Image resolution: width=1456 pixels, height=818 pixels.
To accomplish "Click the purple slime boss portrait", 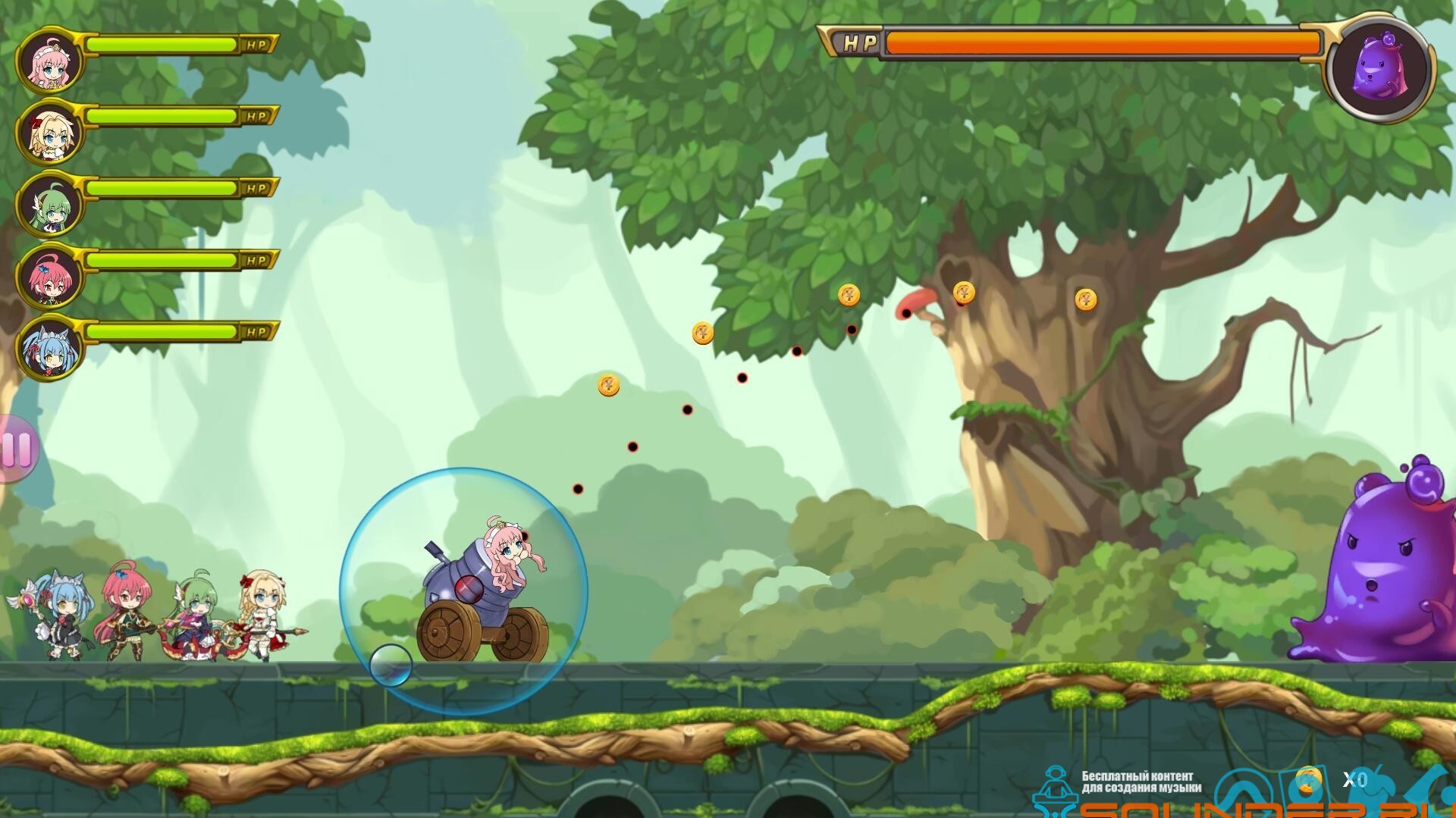I will [x=1379, y=70].
